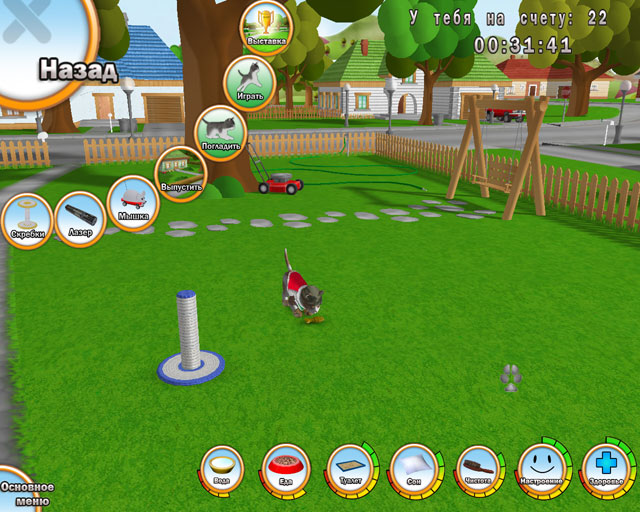Pick the Мышка toy mouse
Screen dimensions: 640x512
pos(133,201)
